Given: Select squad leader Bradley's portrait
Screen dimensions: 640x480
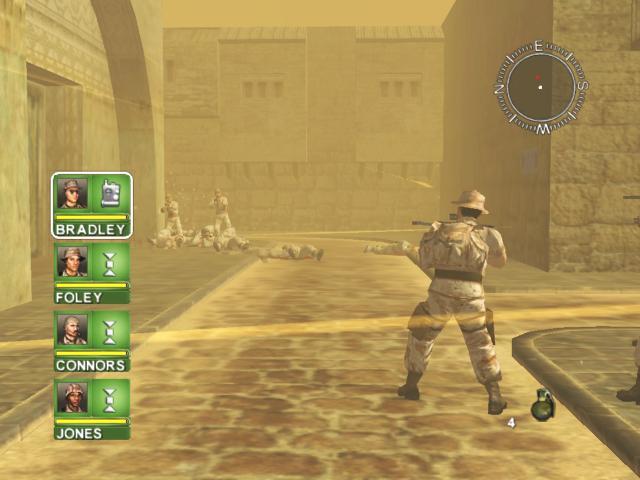Looking at the screenshot, I should tap(72, 193).
